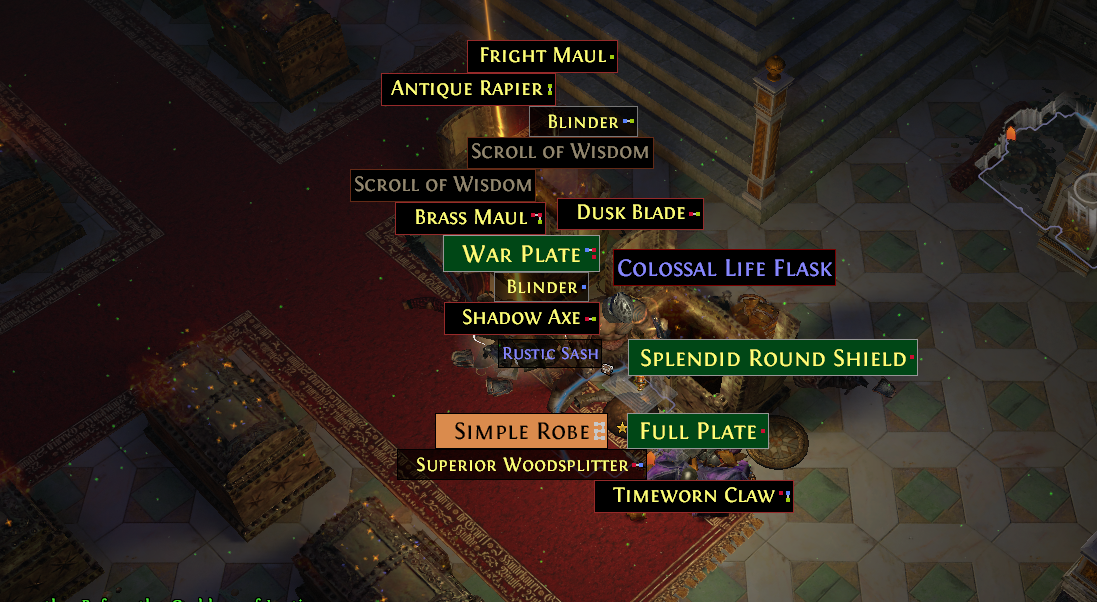Click the Antique Rapier loot label
The width and height of the screenshot is (1097, 602).
467,89
